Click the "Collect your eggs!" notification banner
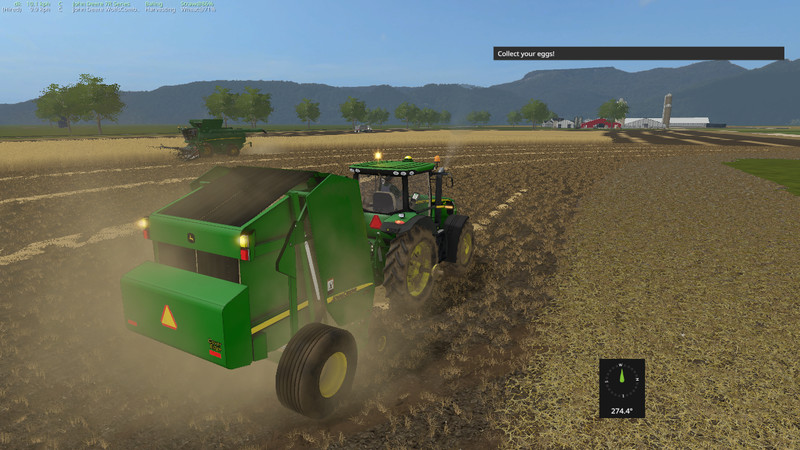 click(638, 53)
